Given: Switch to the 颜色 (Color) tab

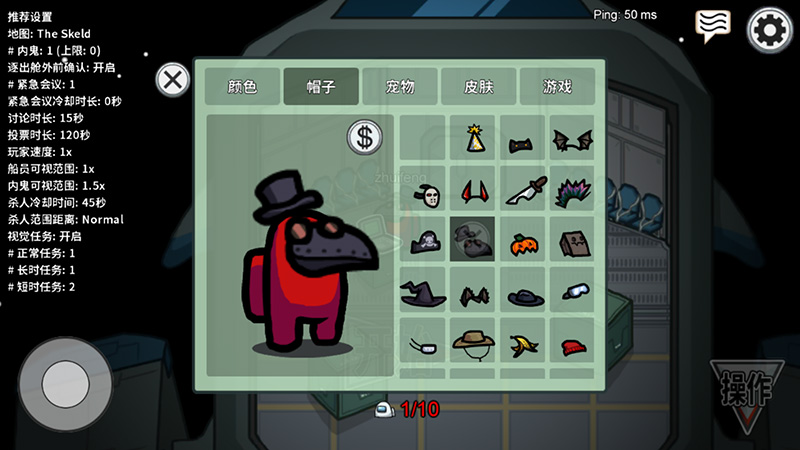Looking at the screenshot, I should click(x=242, y=86).
